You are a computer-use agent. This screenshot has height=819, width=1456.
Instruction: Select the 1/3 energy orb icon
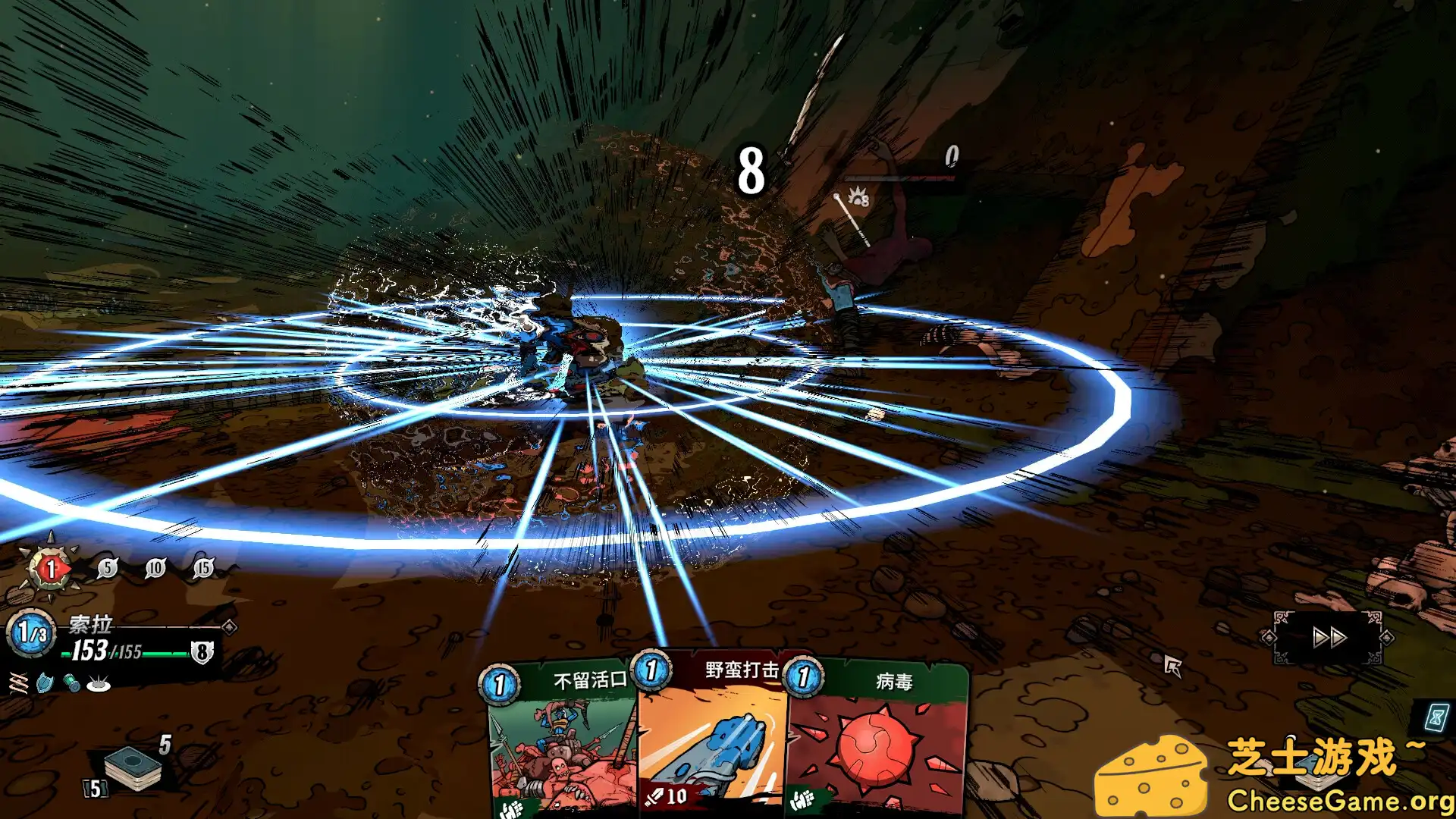click(32, 632)
